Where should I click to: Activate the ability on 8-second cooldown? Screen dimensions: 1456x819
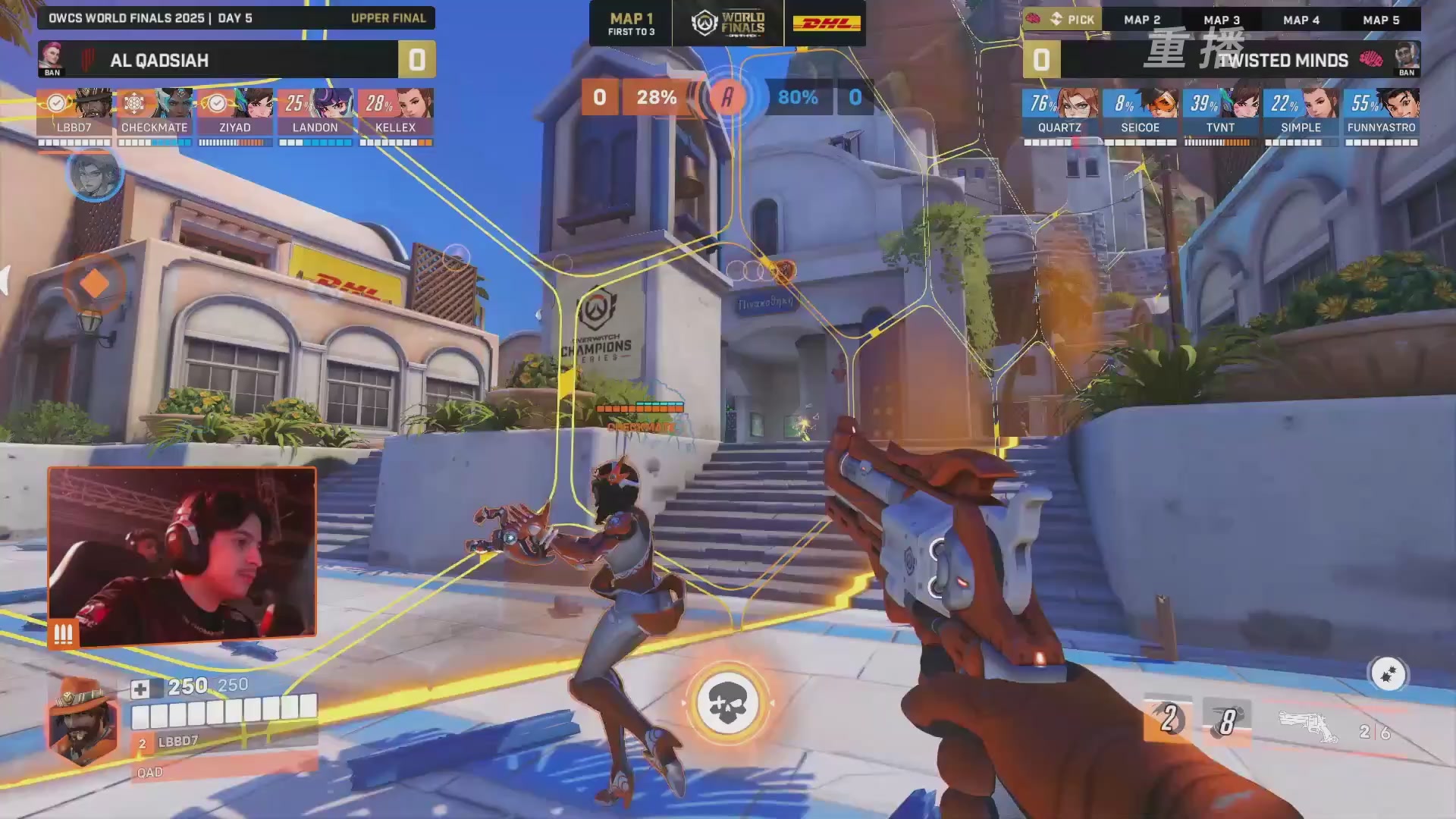point(1226,721)
